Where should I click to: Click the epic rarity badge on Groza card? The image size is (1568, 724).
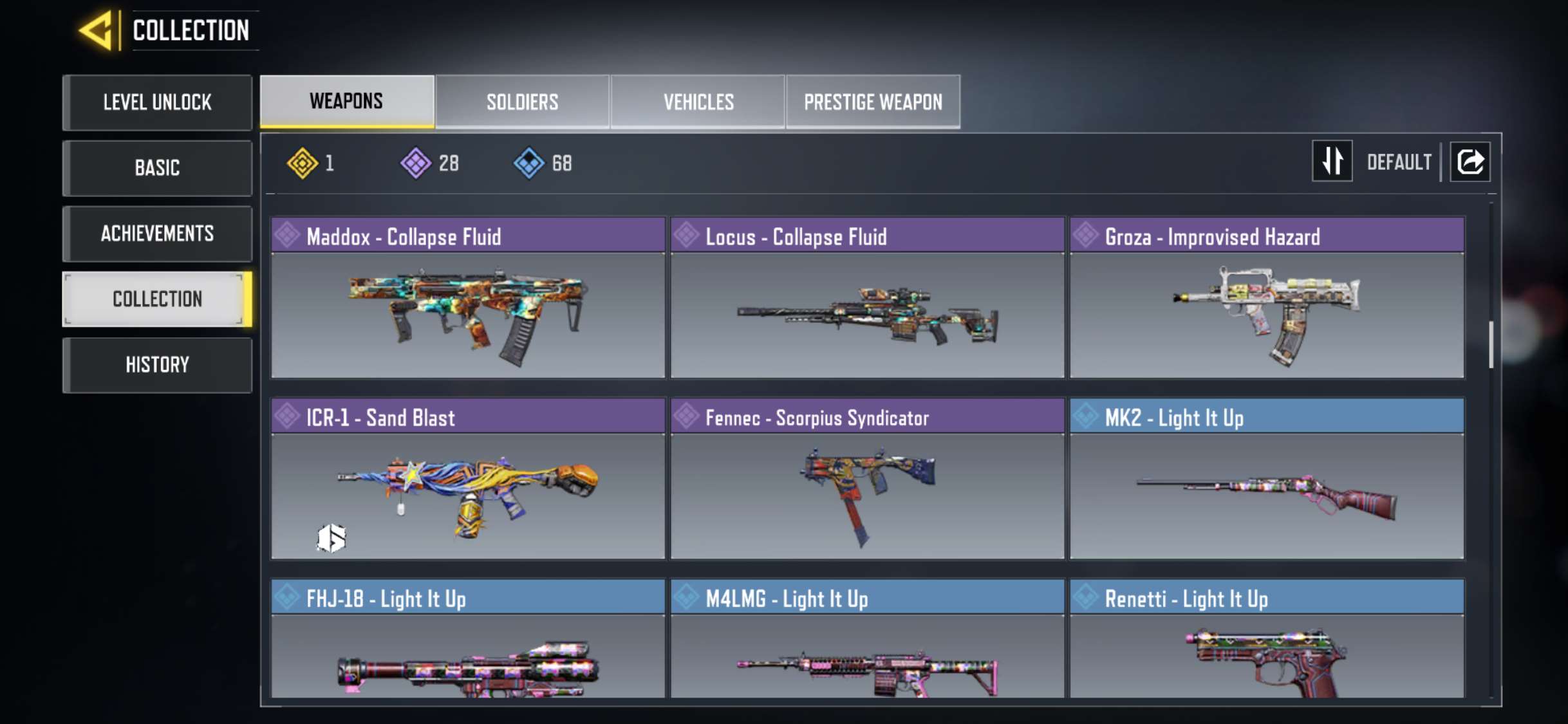tap(1085, 237)
